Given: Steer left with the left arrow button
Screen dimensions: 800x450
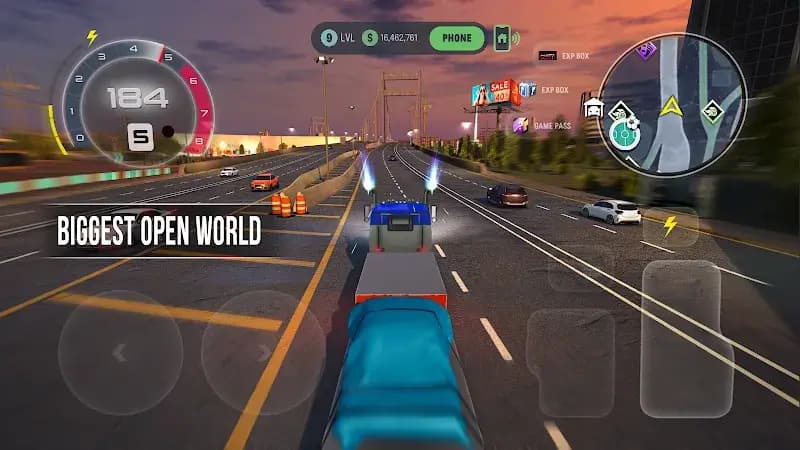Looking at the screenshot, I should point(120,352).
